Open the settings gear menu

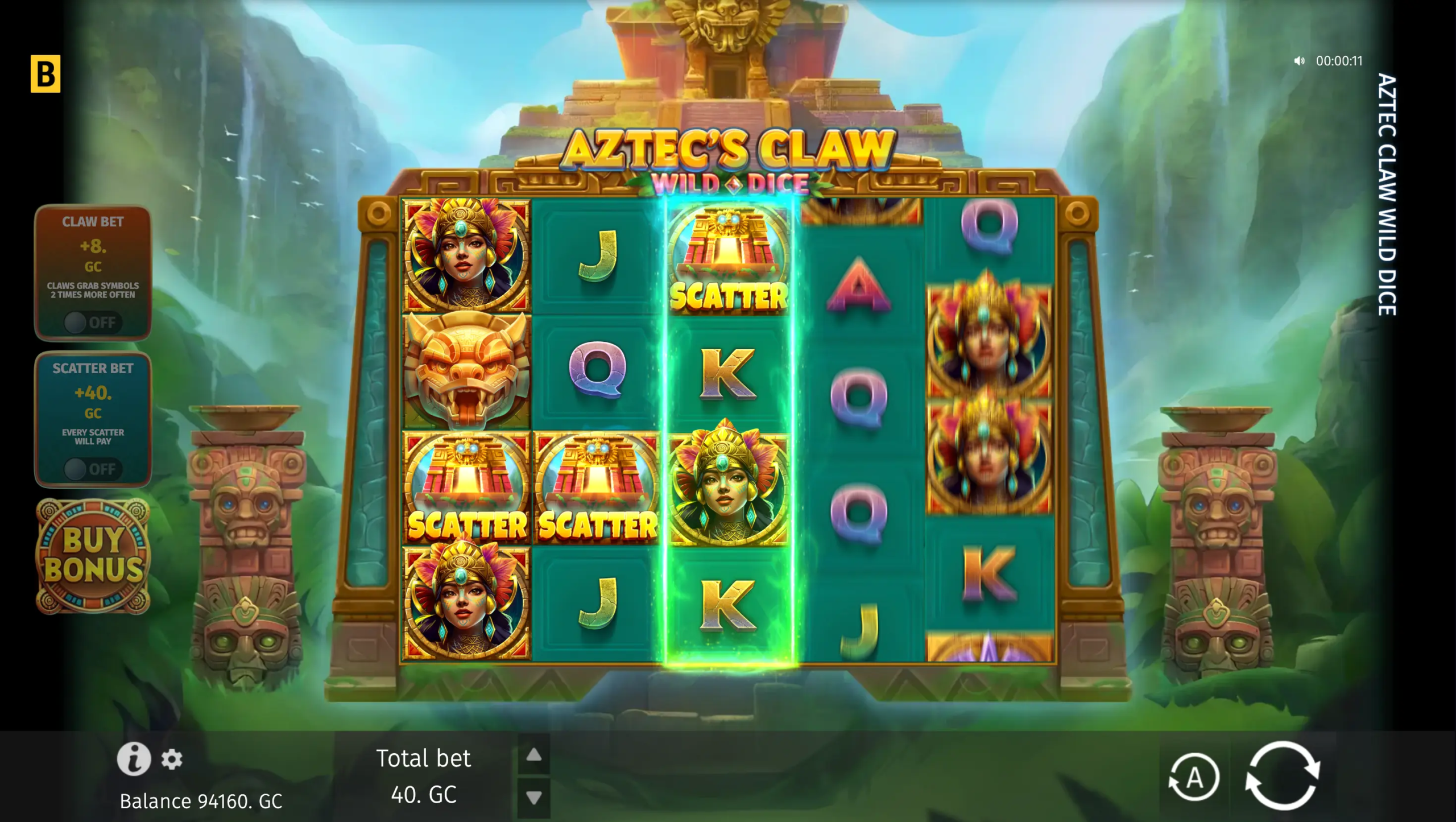[x=172, y=759]
